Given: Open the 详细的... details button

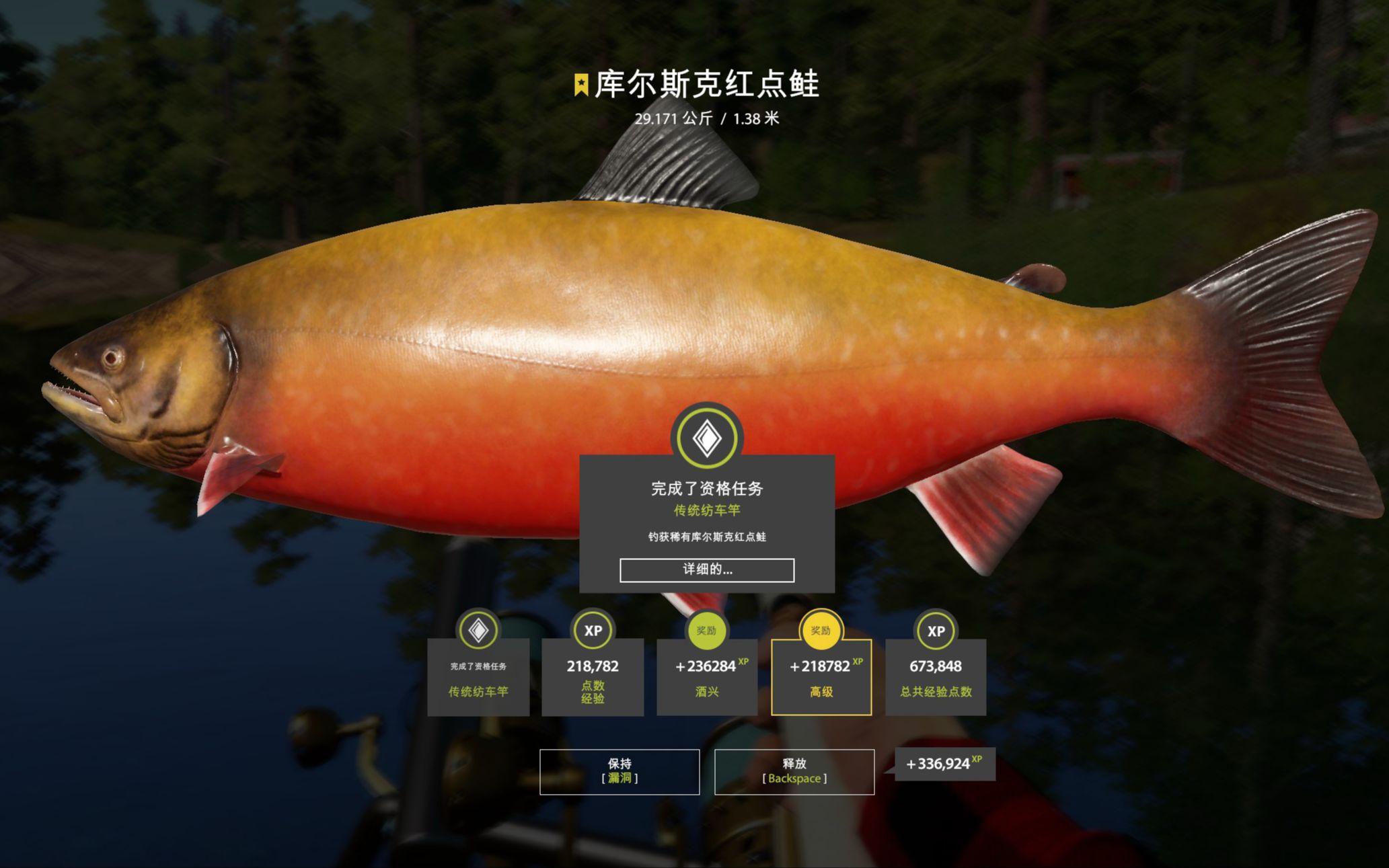Looking at the screenshot, I should click(706, 570).
